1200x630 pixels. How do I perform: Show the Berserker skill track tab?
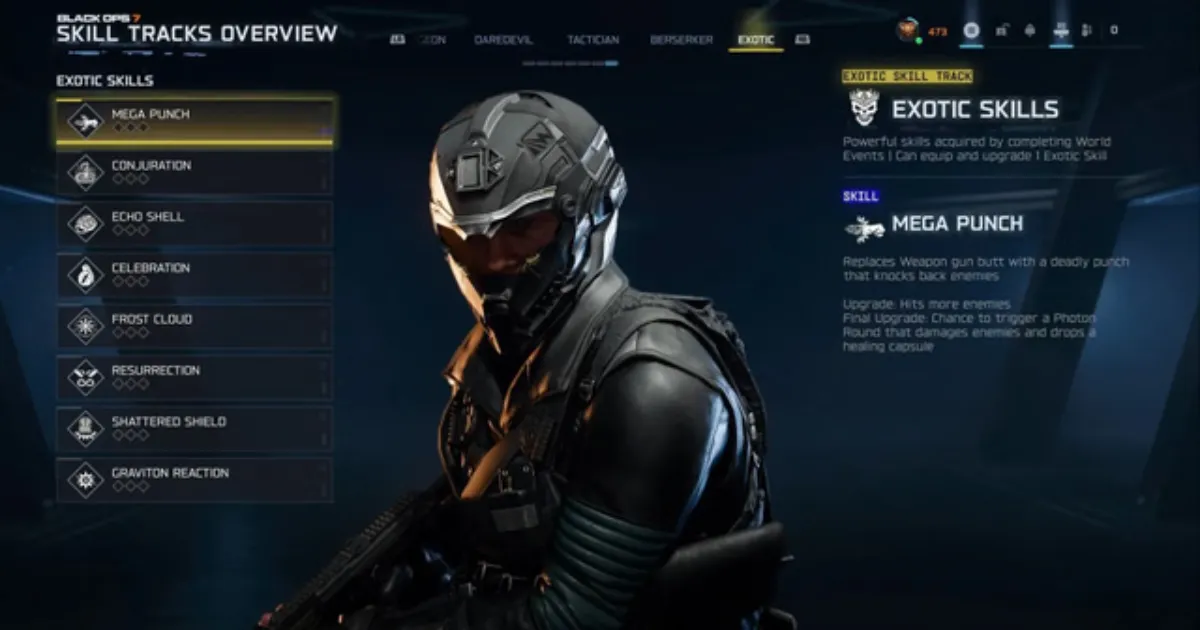[681, 40]
